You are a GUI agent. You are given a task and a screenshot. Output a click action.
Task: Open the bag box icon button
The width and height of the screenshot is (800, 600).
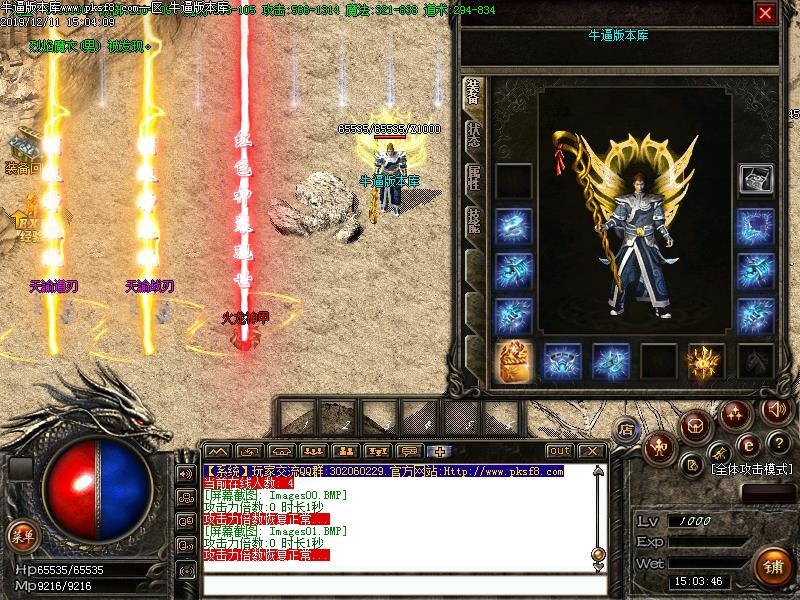click(x=694, y=425)
